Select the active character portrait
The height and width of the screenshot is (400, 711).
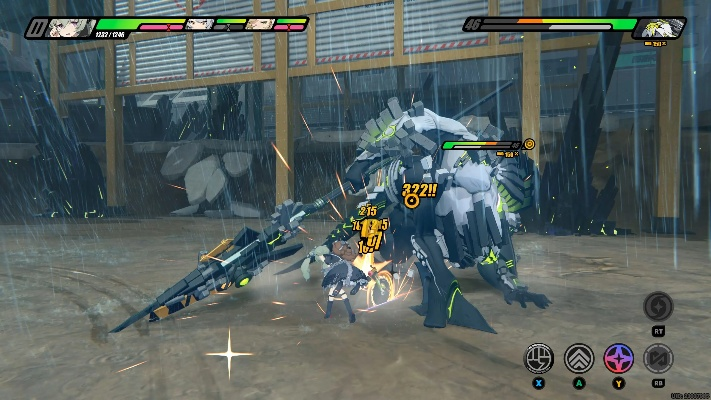click(x=72, y=27)
